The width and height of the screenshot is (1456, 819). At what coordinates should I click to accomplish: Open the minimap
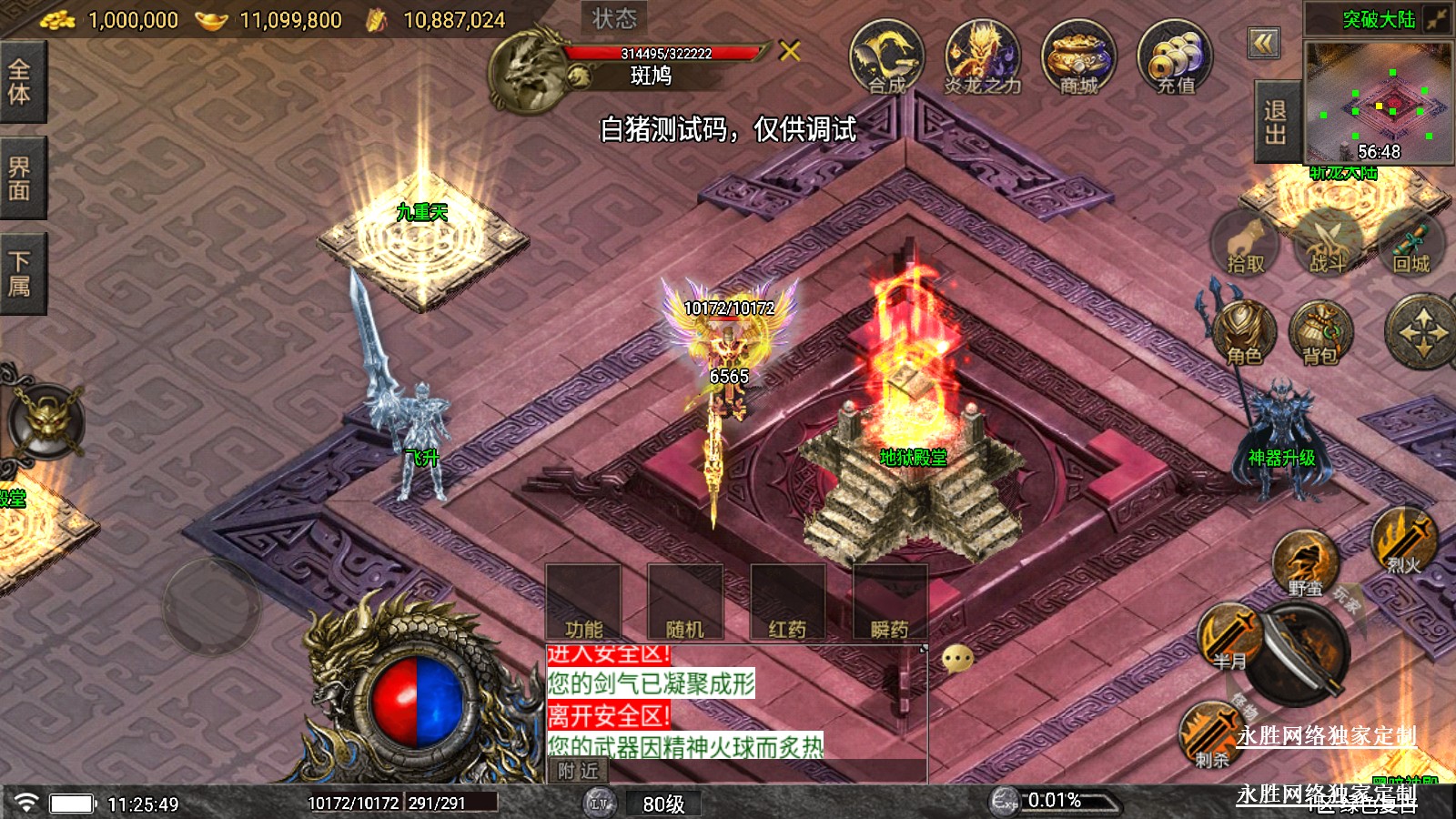pos(1378,102)
